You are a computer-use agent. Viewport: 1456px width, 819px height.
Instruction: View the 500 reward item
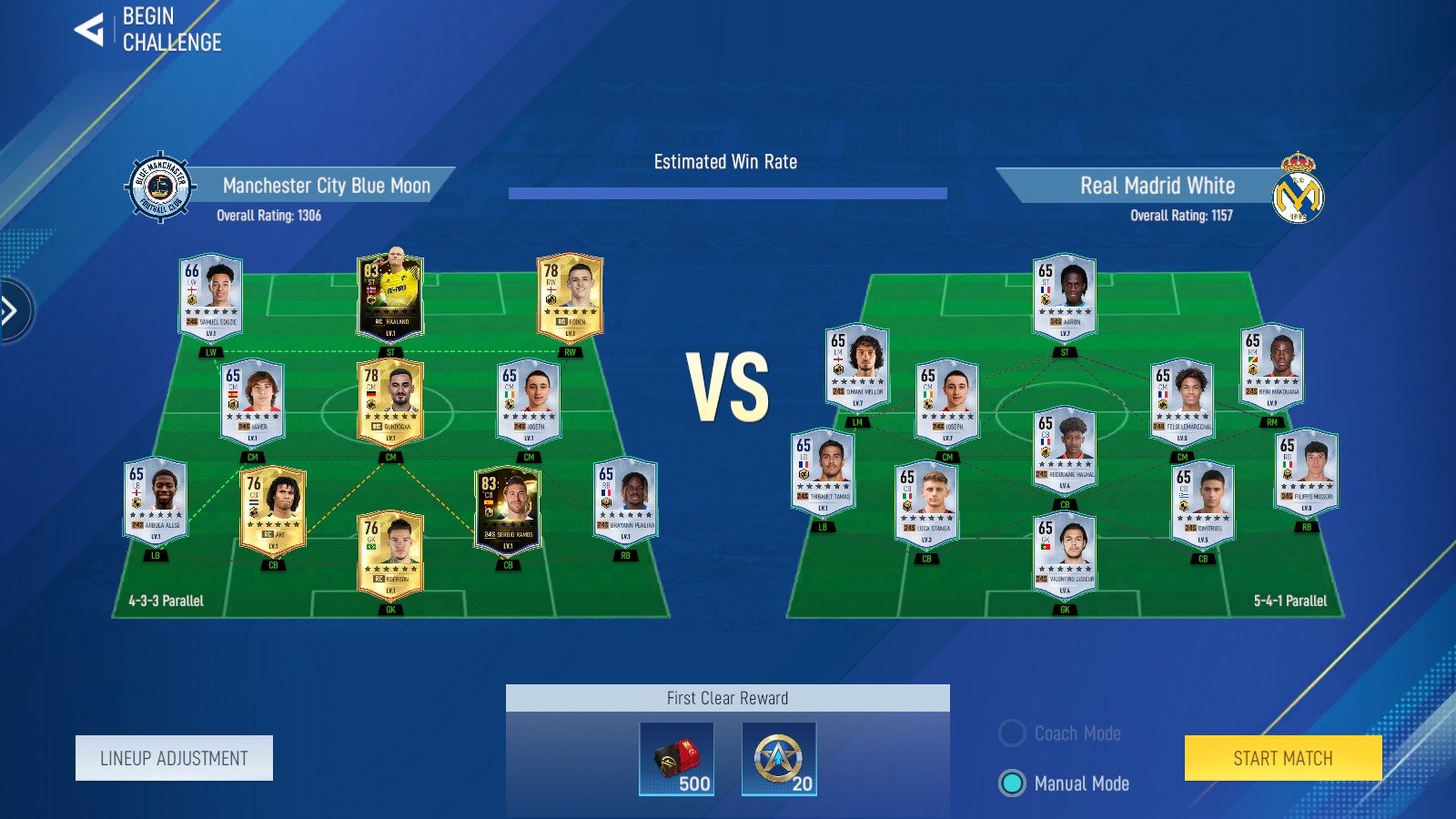pos(676,759)
